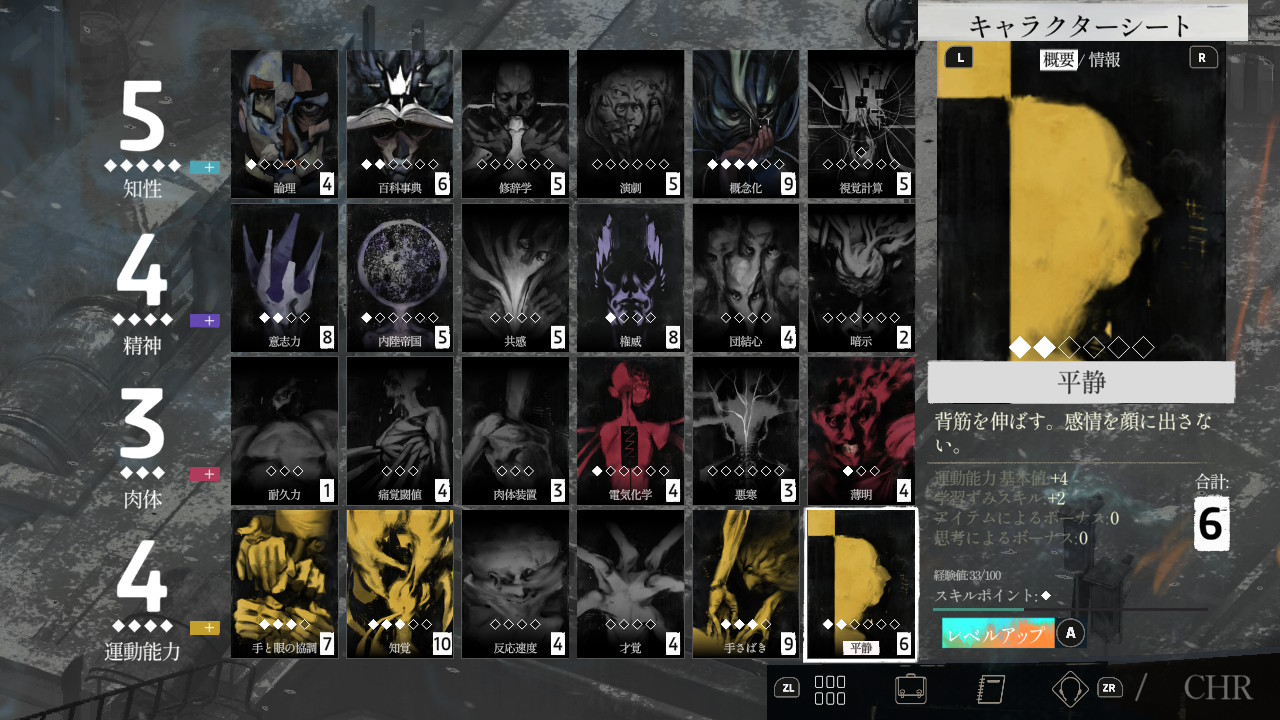
Task: Choose the 電気化学 (Electrochemistry) skill card
Action: pos(631,431)
